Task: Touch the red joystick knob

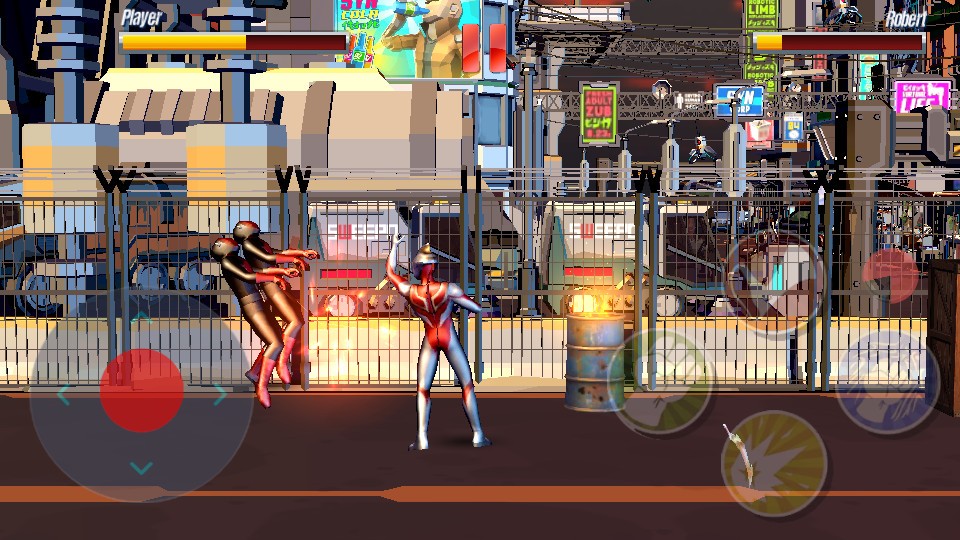Action: (142, 390)
